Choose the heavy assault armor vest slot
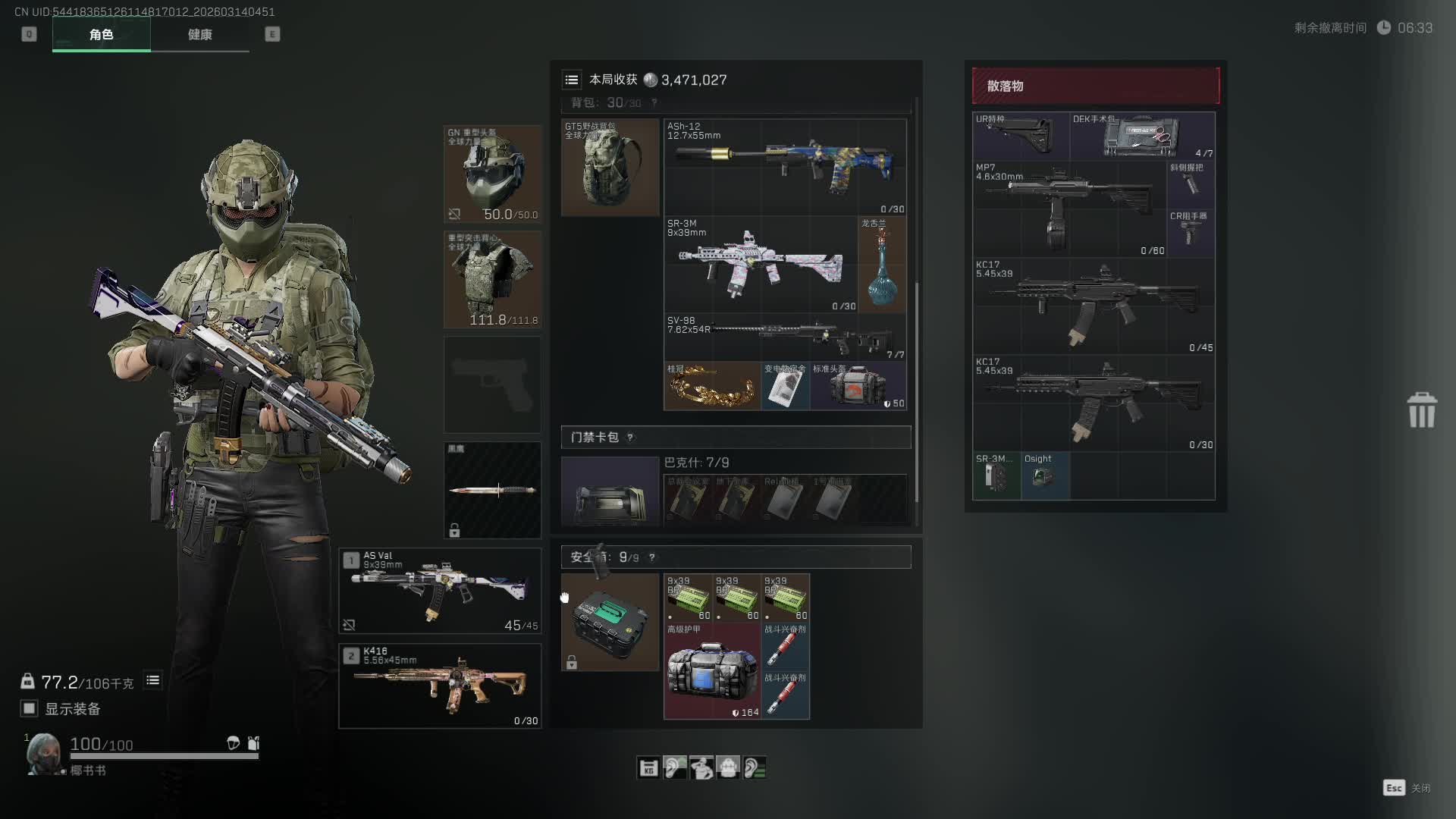1456x819 pixels. pyautogui.click(x=492, y=279)
